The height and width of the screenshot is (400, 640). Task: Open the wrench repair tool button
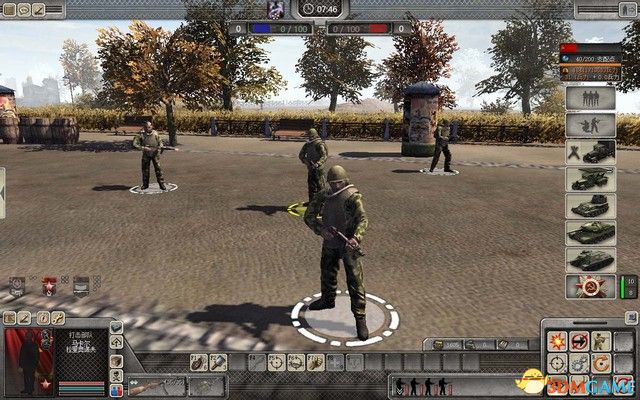pos(219,362)
